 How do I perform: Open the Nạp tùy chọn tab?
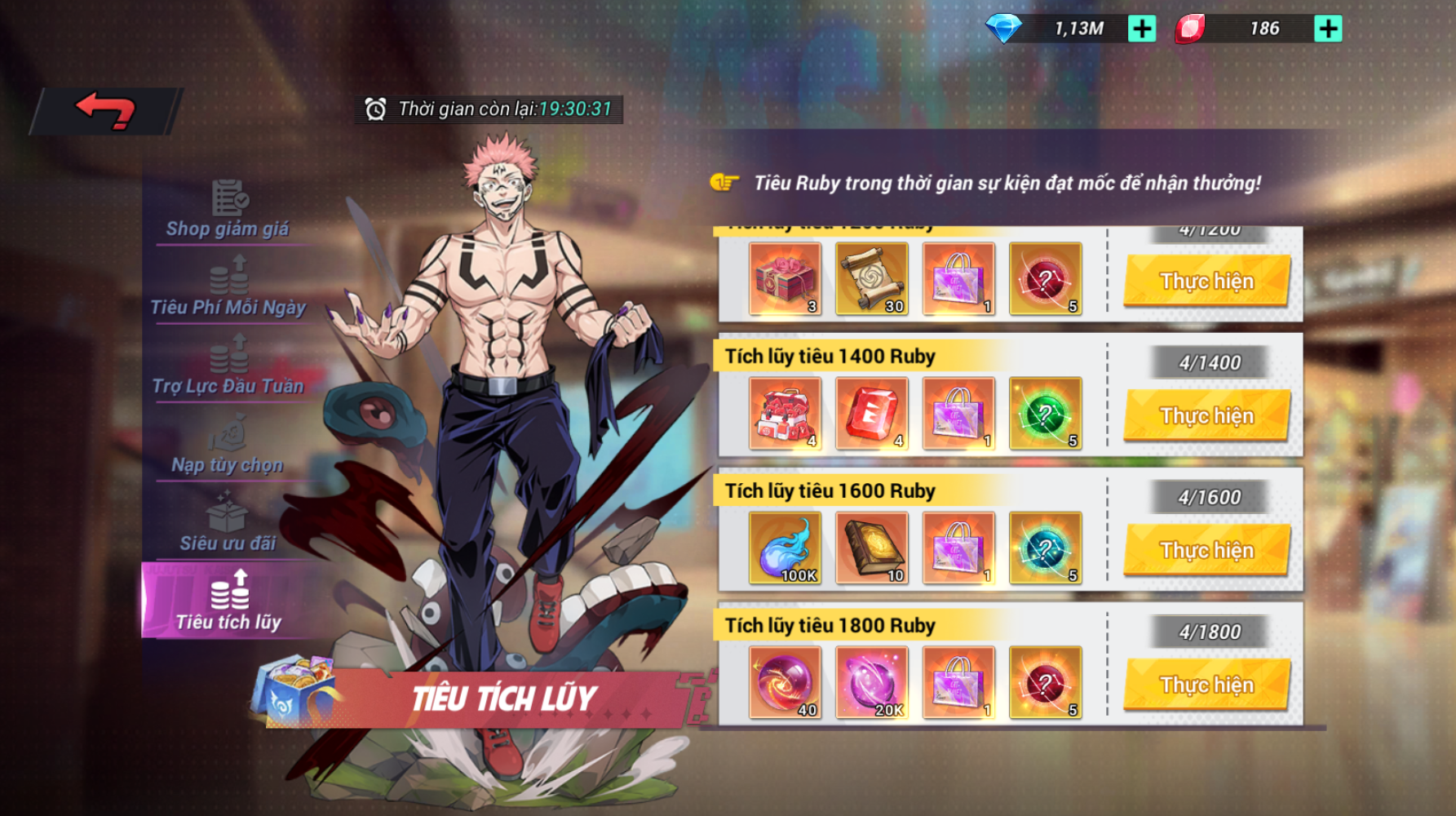(x=228, y=446)
